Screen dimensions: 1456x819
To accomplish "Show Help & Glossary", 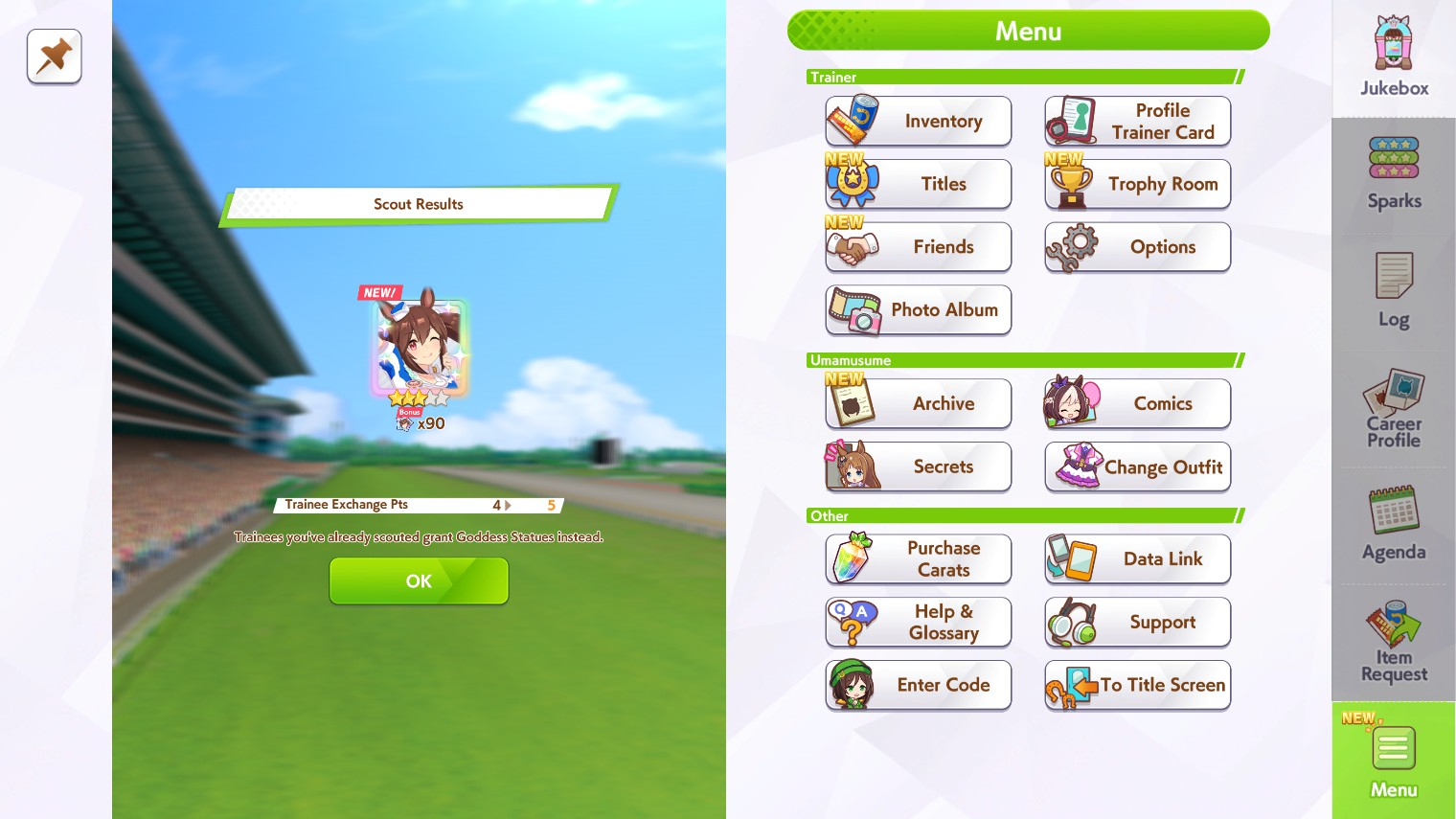I will 918,622.
